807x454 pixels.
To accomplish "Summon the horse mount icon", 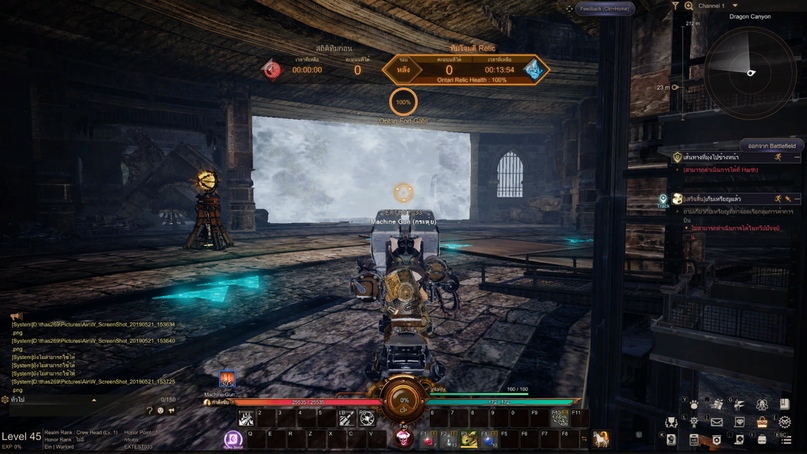I will 601,438.
